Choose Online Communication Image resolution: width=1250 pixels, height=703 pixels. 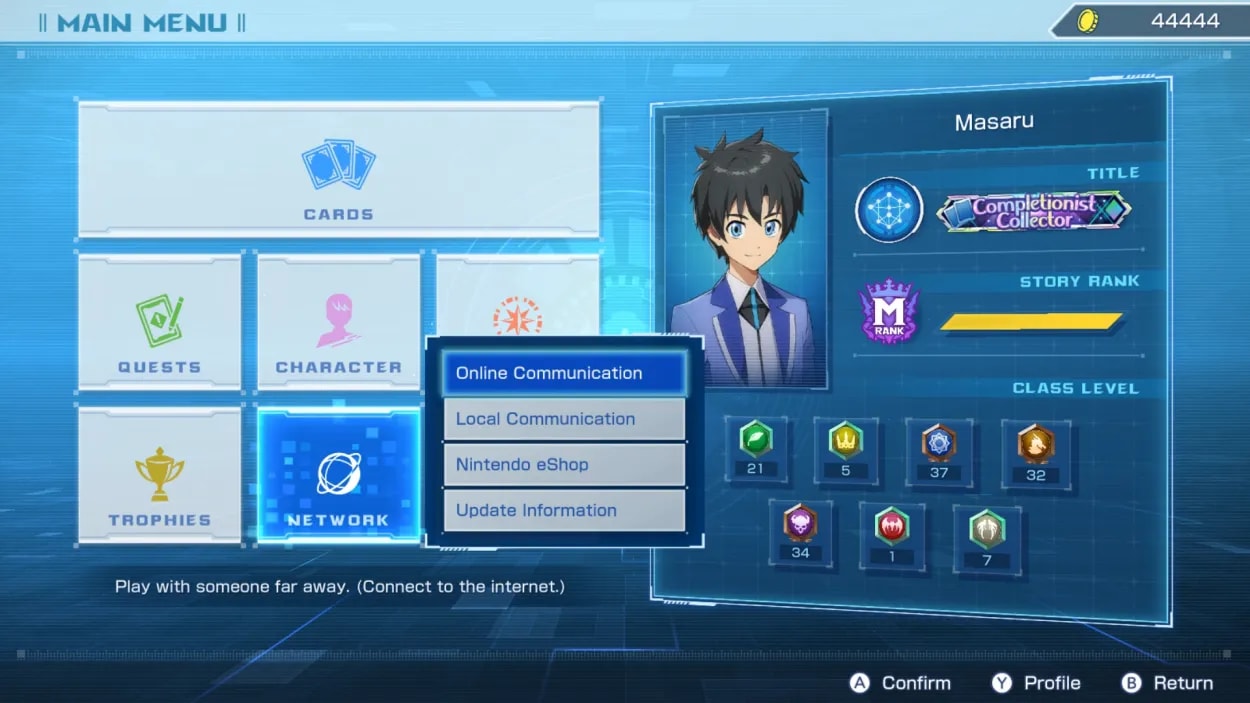tap(564, 373)
